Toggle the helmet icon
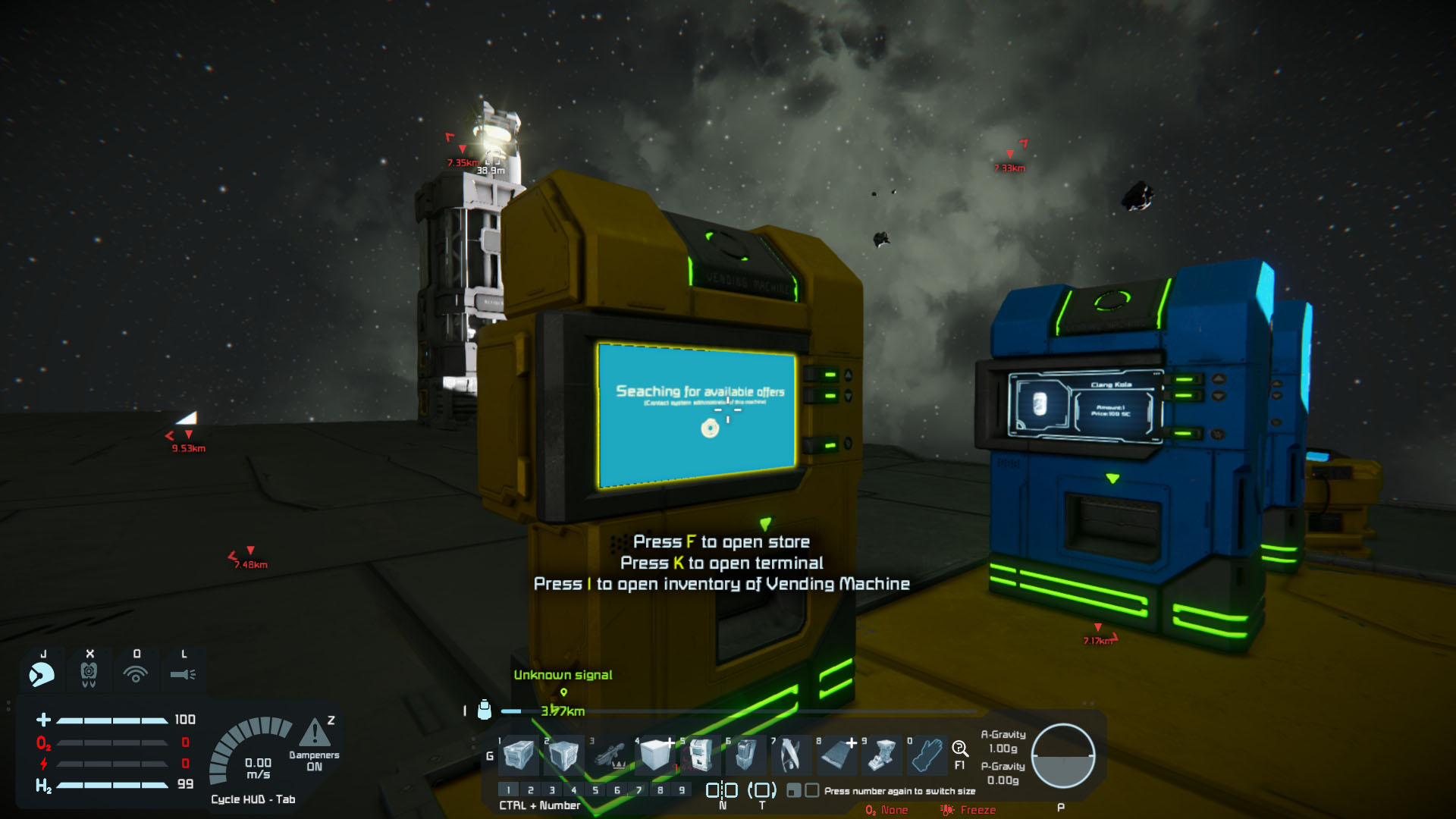Viewport: 1456px width, 819px height. (x=42, y=673)
